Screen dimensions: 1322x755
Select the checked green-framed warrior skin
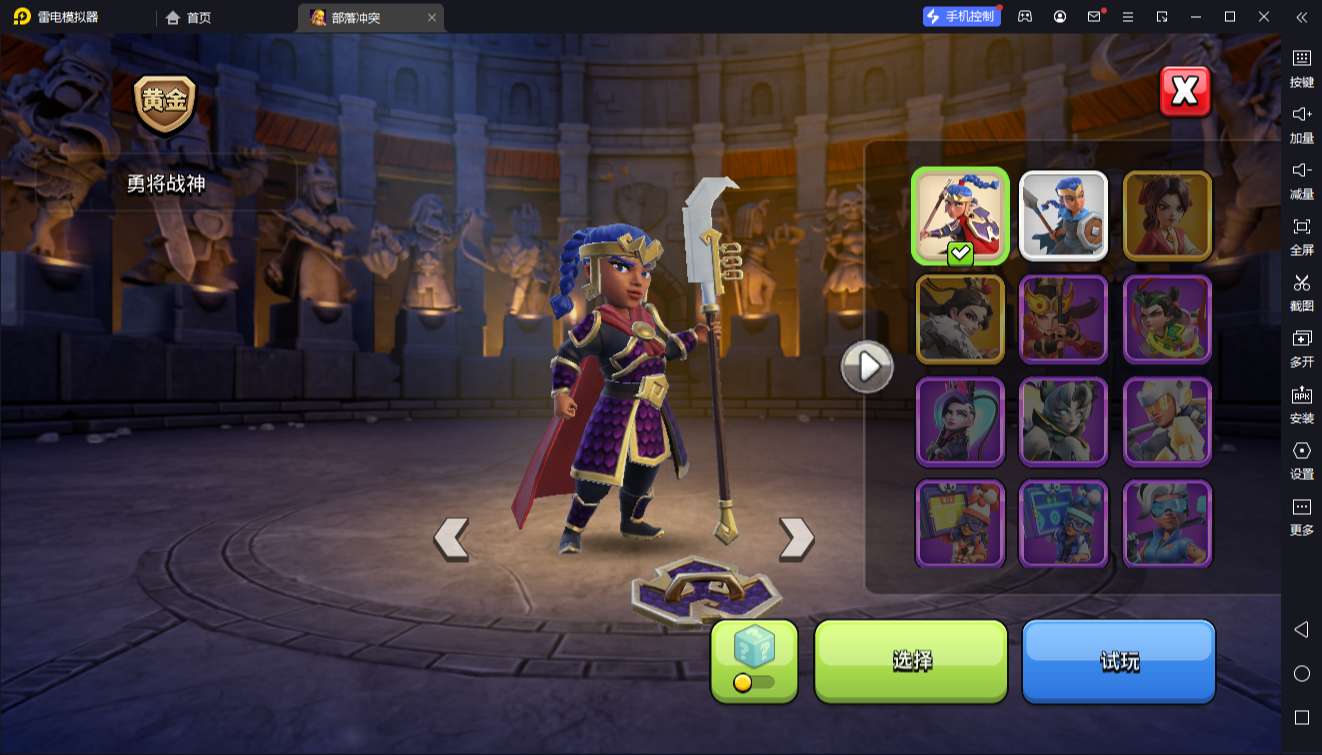tap(960, 216)
